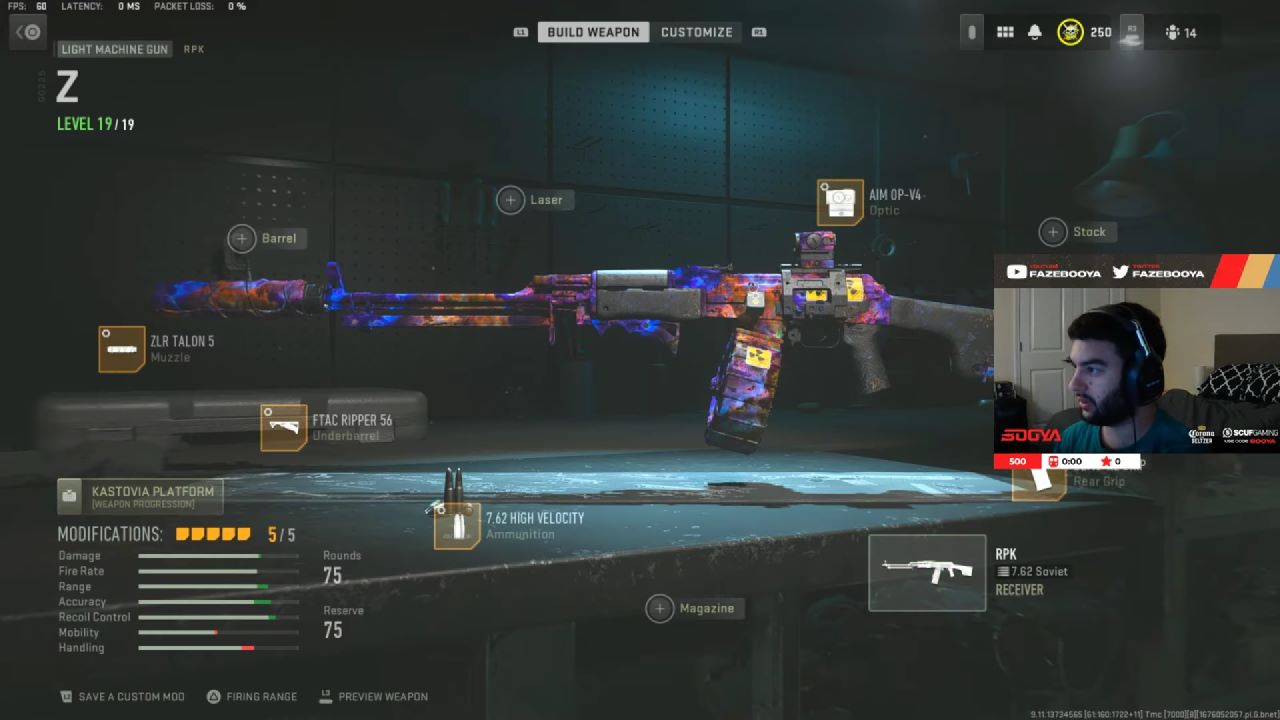Click the back arrow in the top-left corner
This screenshot has height=720, width=1280.
(x=28, y=31)
